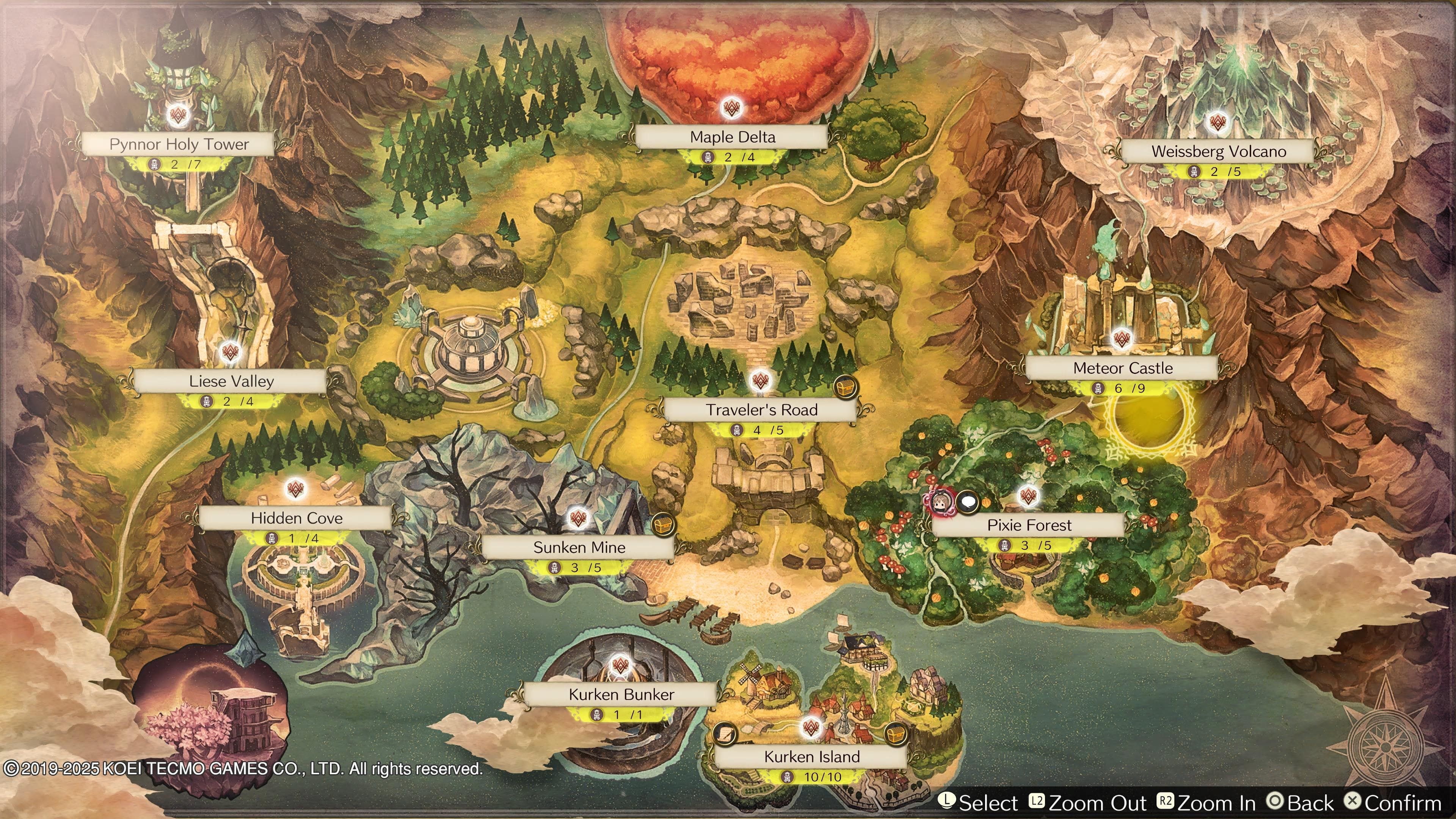Click the treasure chest icon on Kurken Island
The height and width of the screenshot is (819, 1456).
point(895,734)
